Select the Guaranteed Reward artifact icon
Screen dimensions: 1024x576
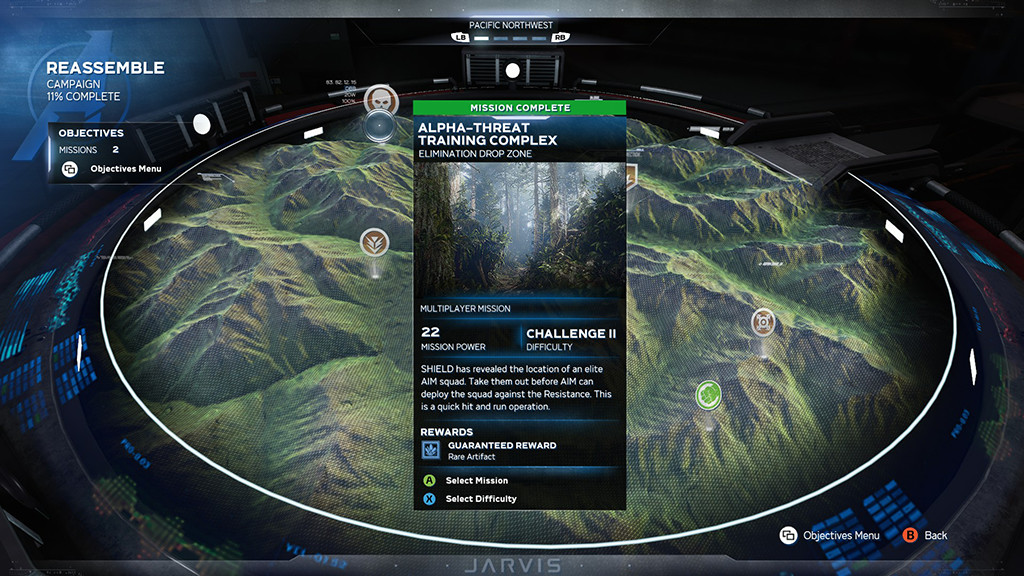pyautogui.click(x=431, y=450)
